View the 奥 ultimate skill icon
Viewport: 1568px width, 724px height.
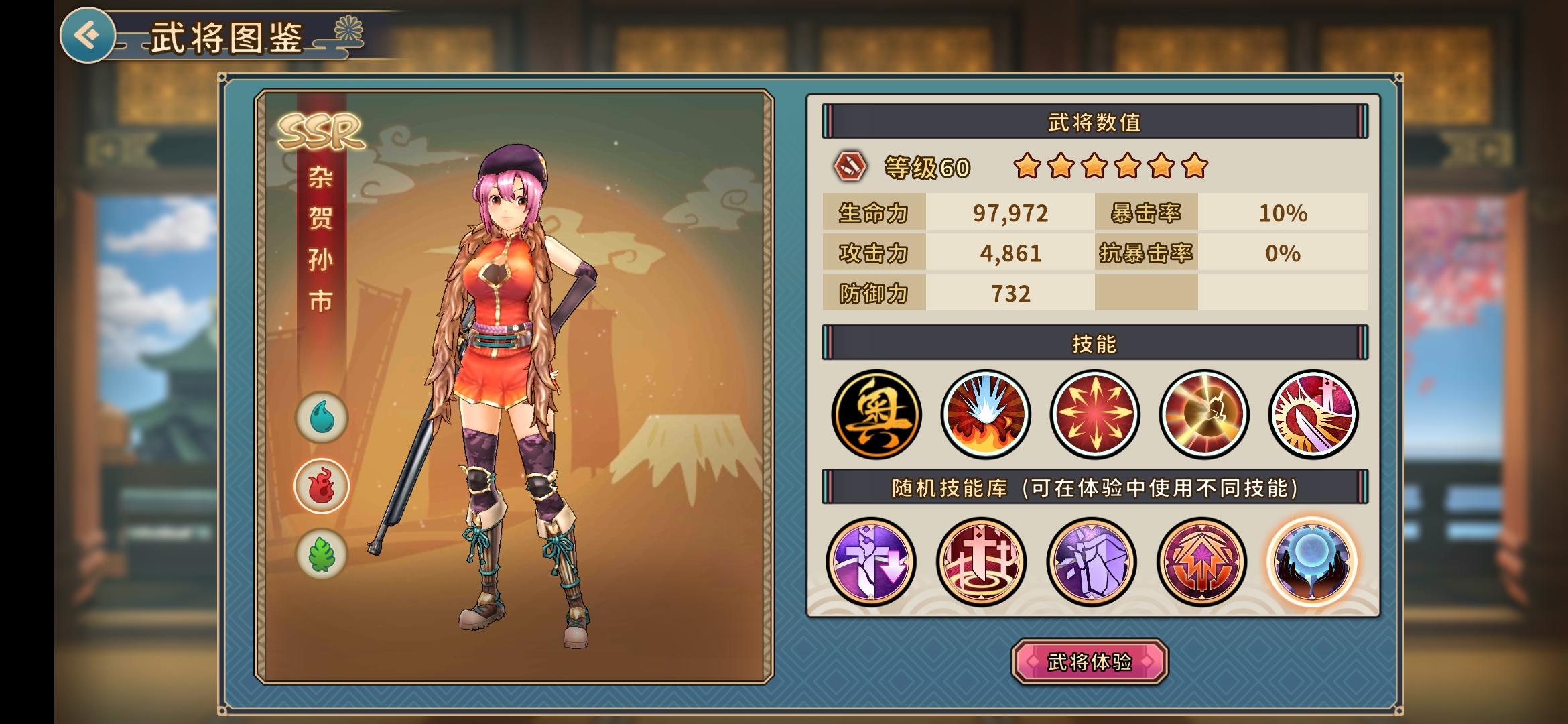(876, 414)
